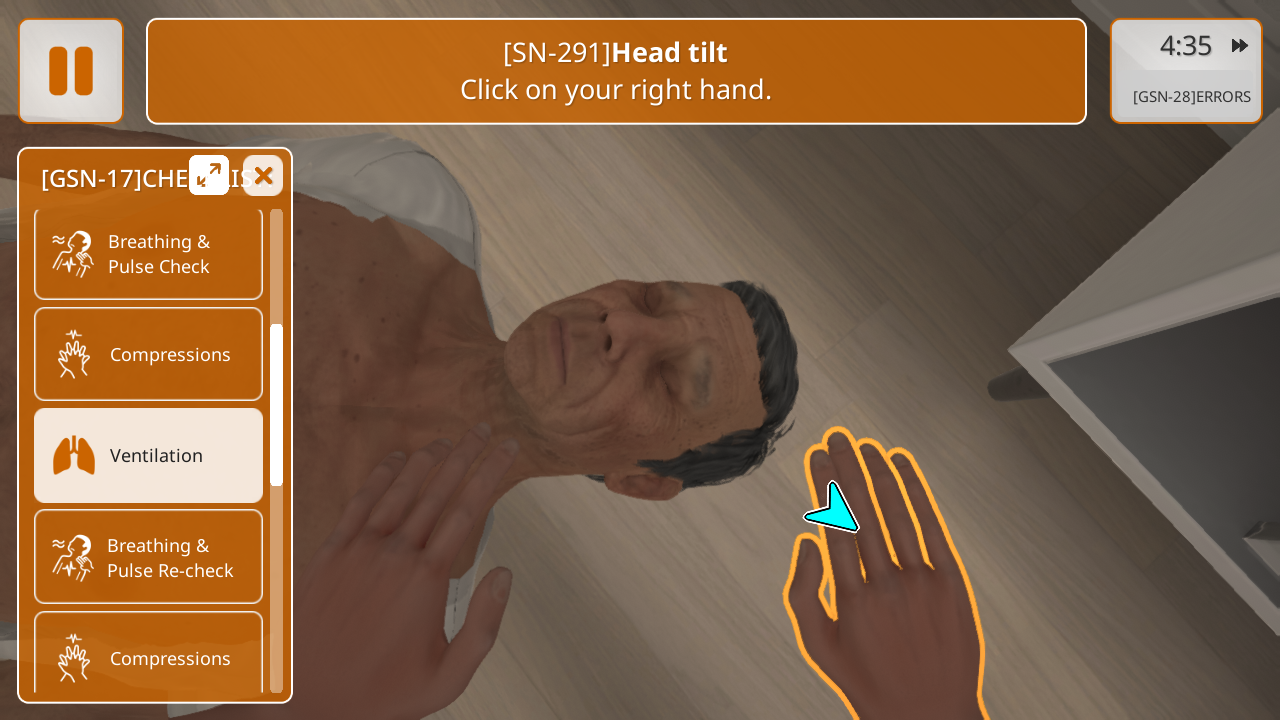The width and height of the screenshot is (1280, 720).
Task: Close the checklist panel
Action: pos(263,176)
